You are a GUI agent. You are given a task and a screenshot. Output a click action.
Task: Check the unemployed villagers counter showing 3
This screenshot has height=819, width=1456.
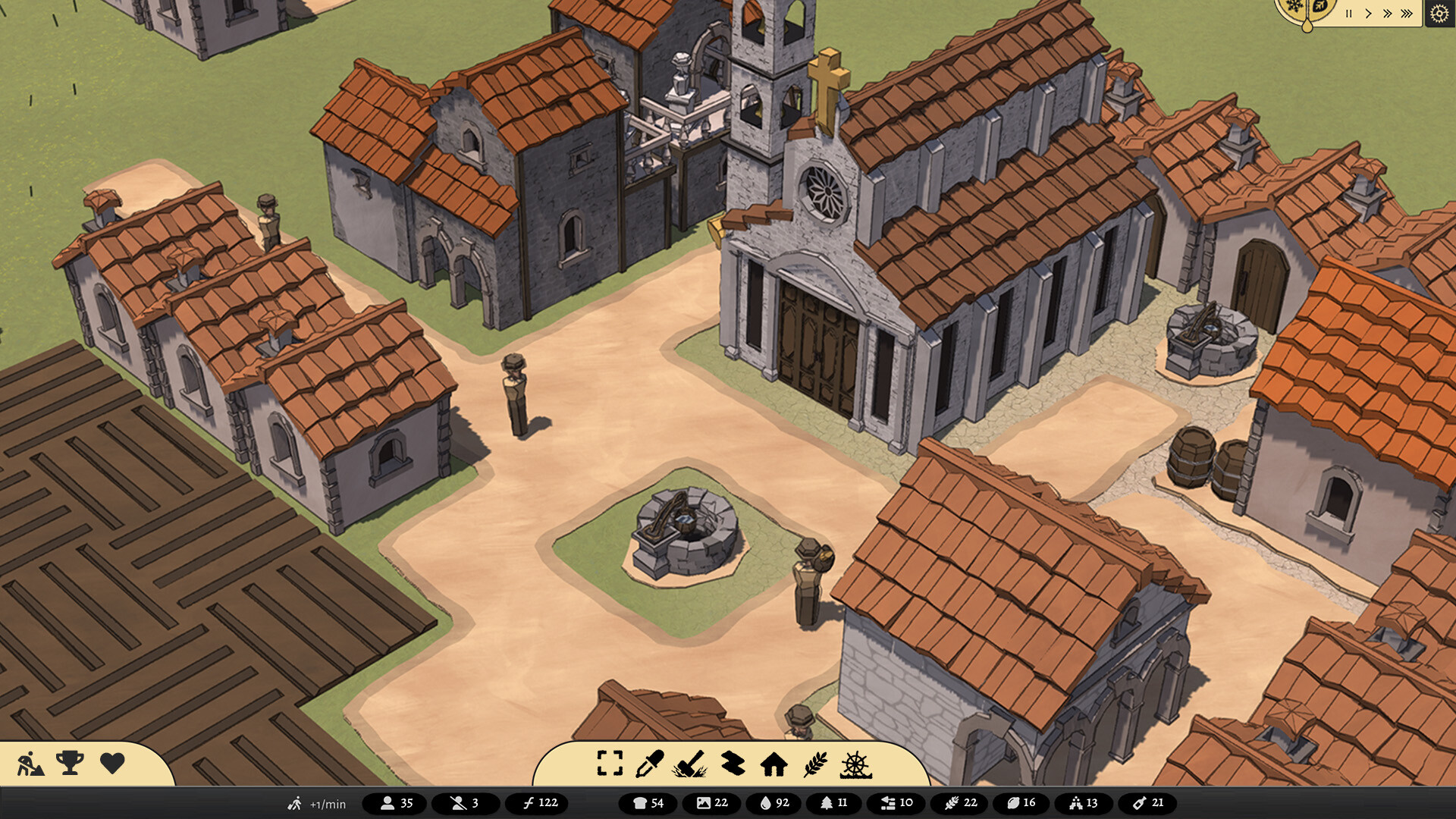[466, 802]
